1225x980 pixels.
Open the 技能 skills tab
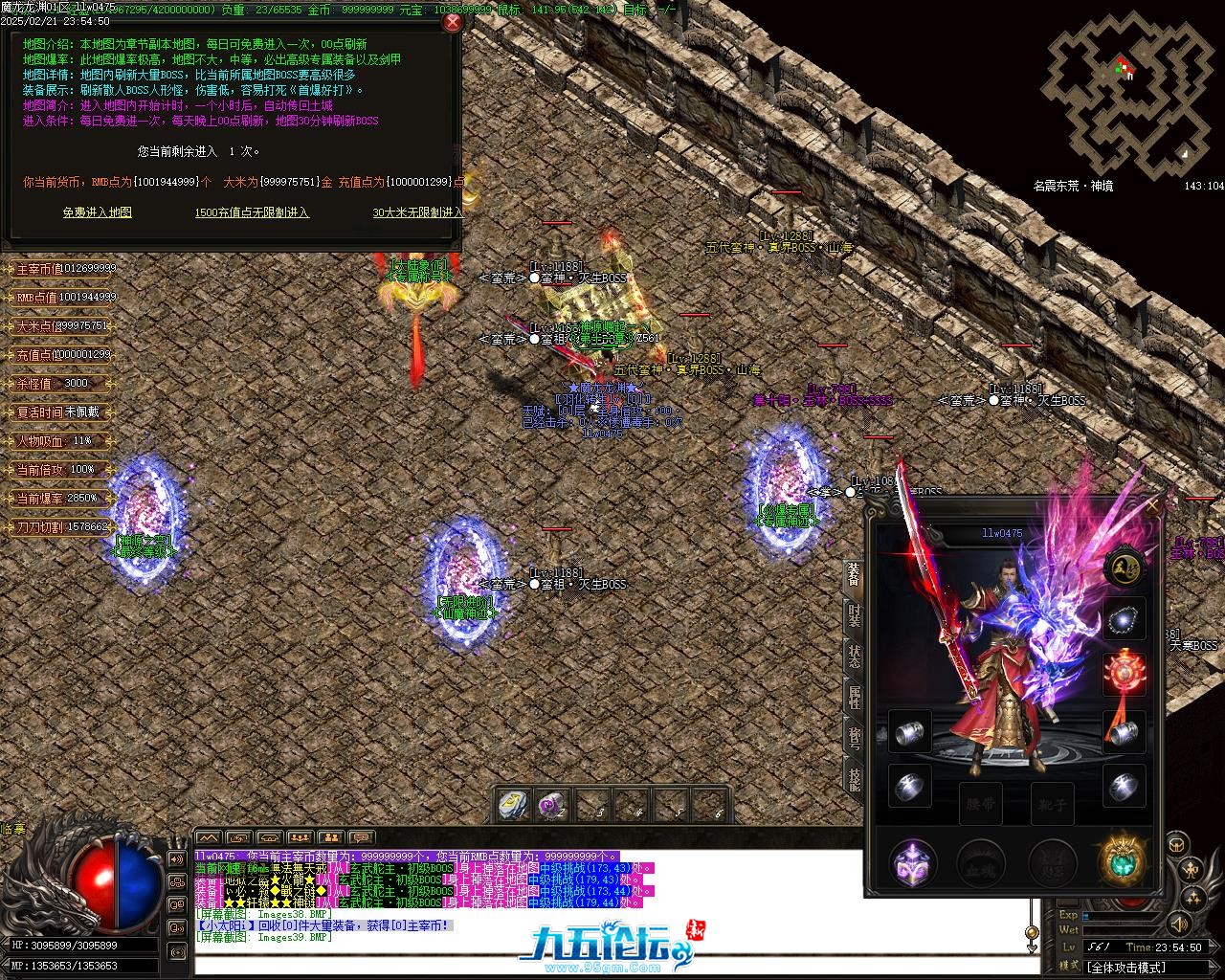(x=854, y=777)
